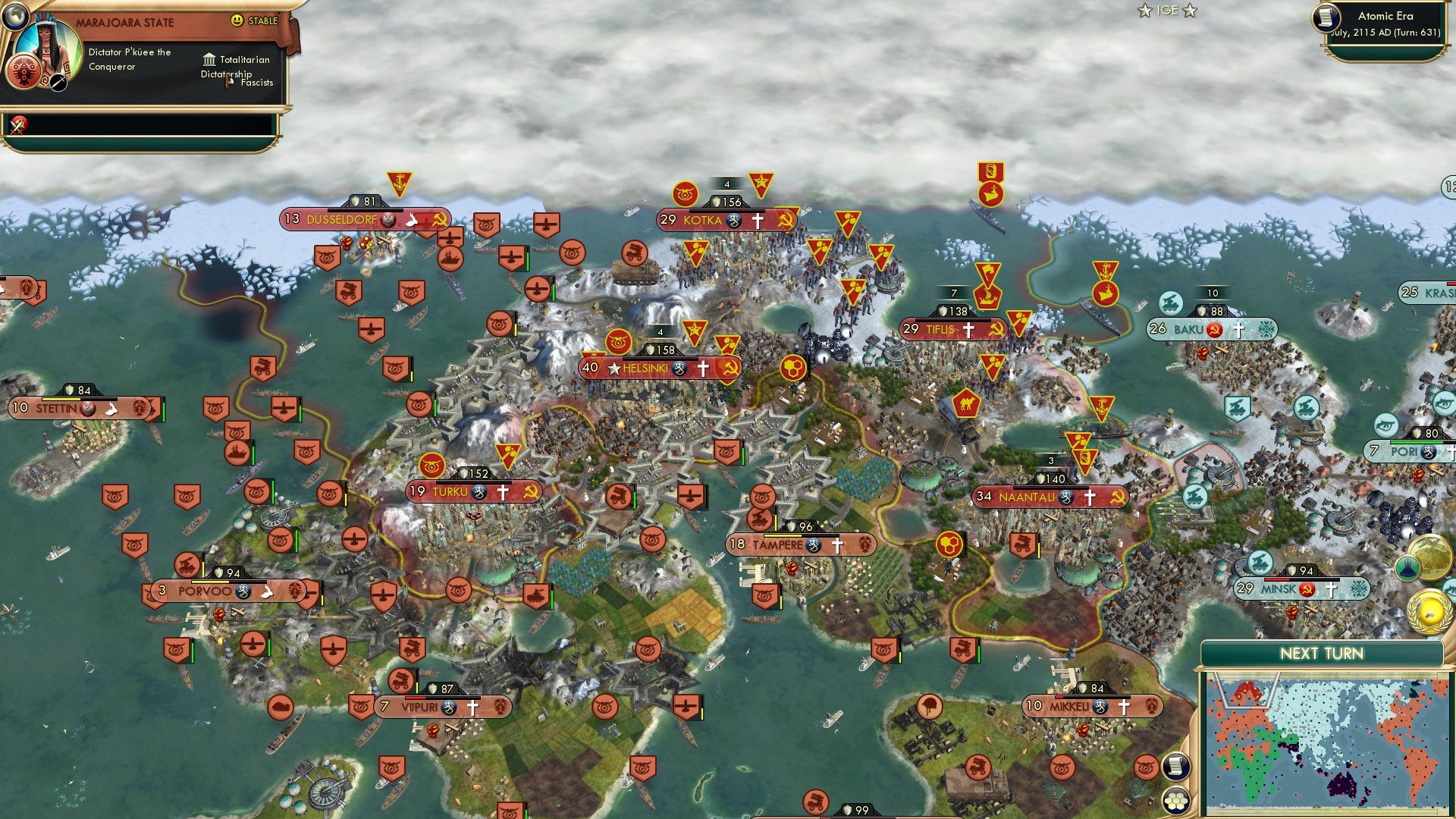Click Dusseldorf's red city damage bar
This screenshot has width=1456, height=819.
(x=366, y=210)
